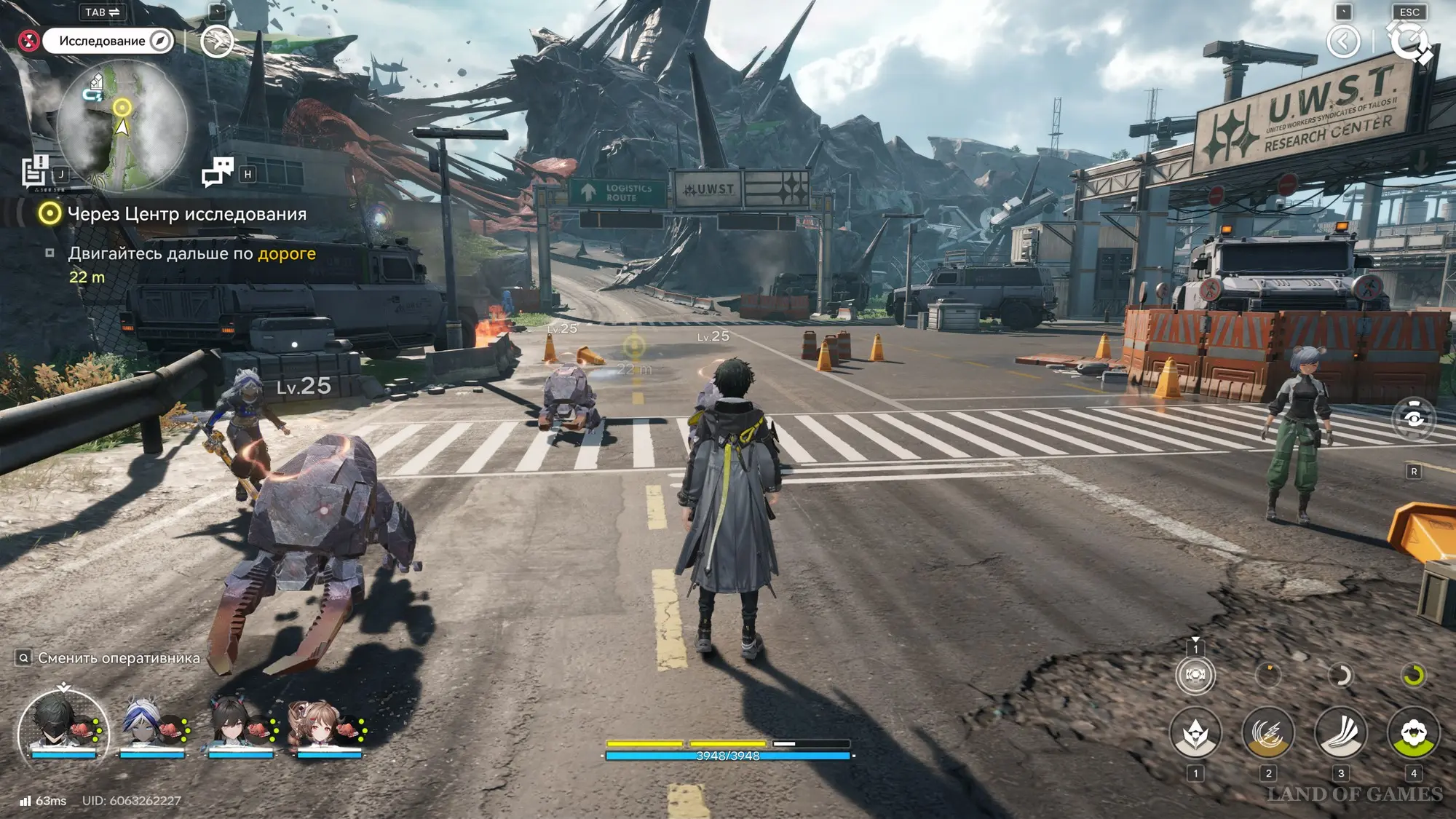1456x819 pixels.
Task: Select the quest tracker 'Через Центр исследования'
Action: (x=186, y=214)
